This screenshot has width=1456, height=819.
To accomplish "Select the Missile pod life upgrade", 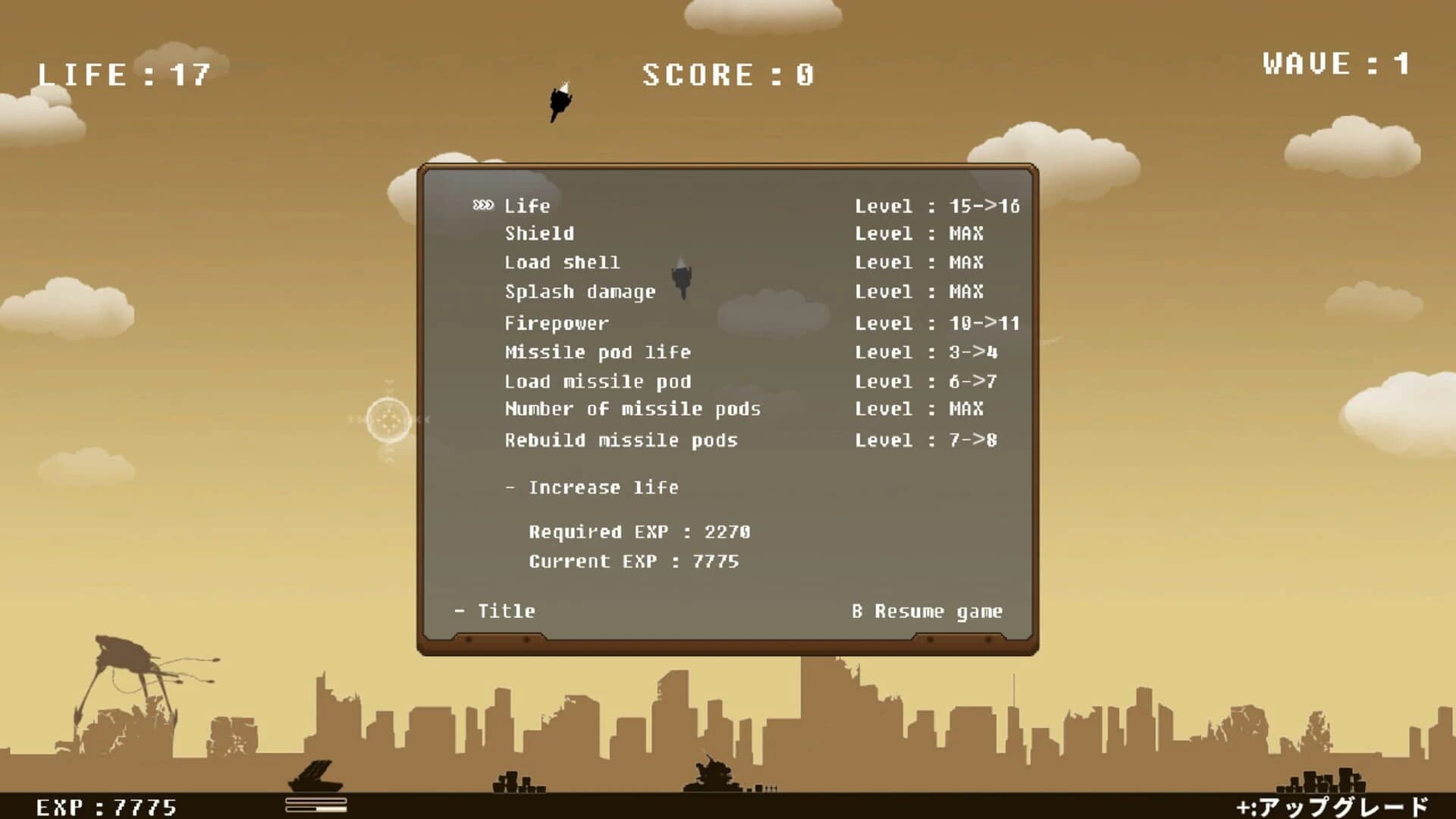I will pos(598,351).
